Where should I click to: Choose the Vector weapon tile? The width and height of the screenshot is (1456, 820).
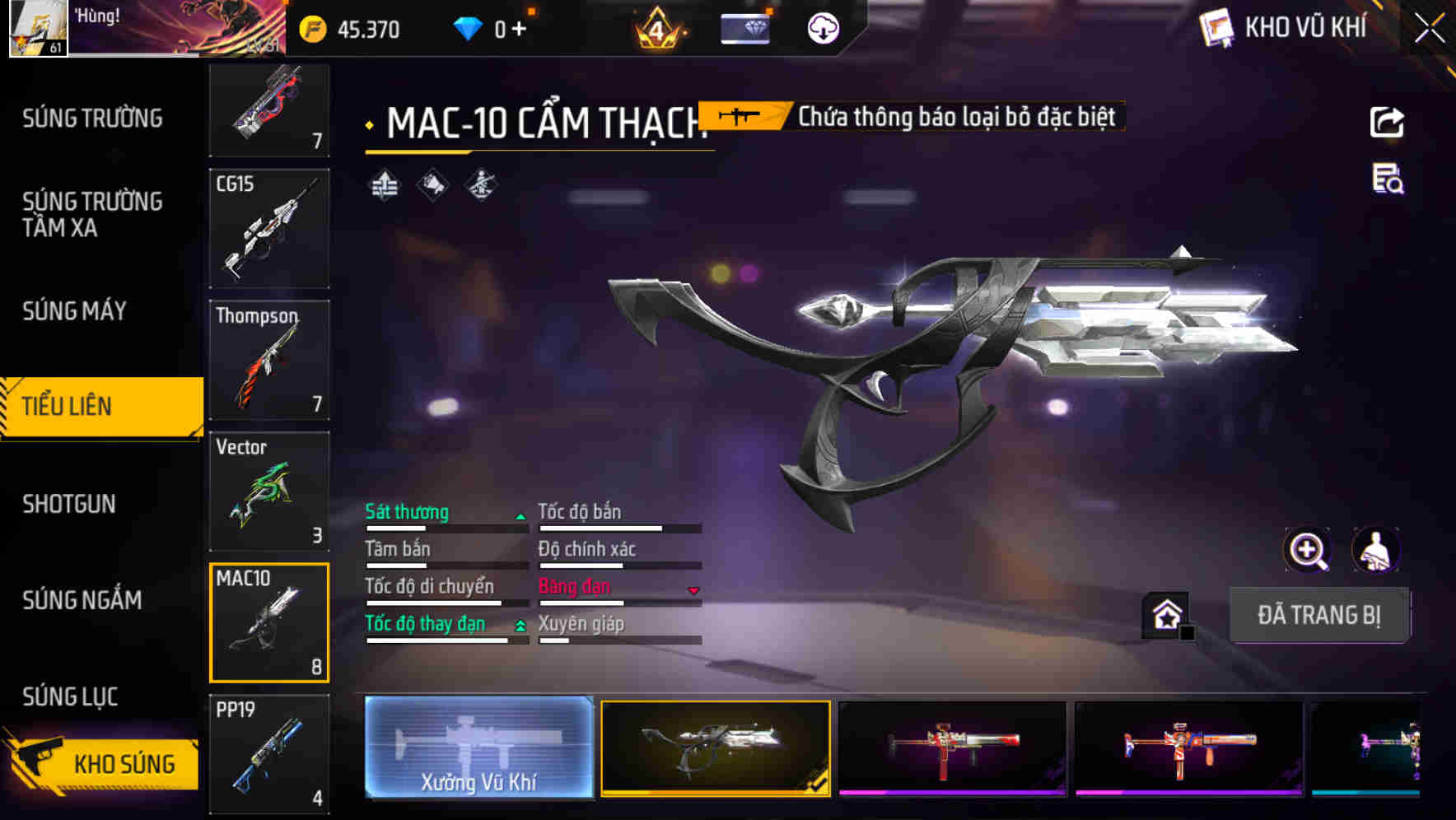tap(269, 492)
